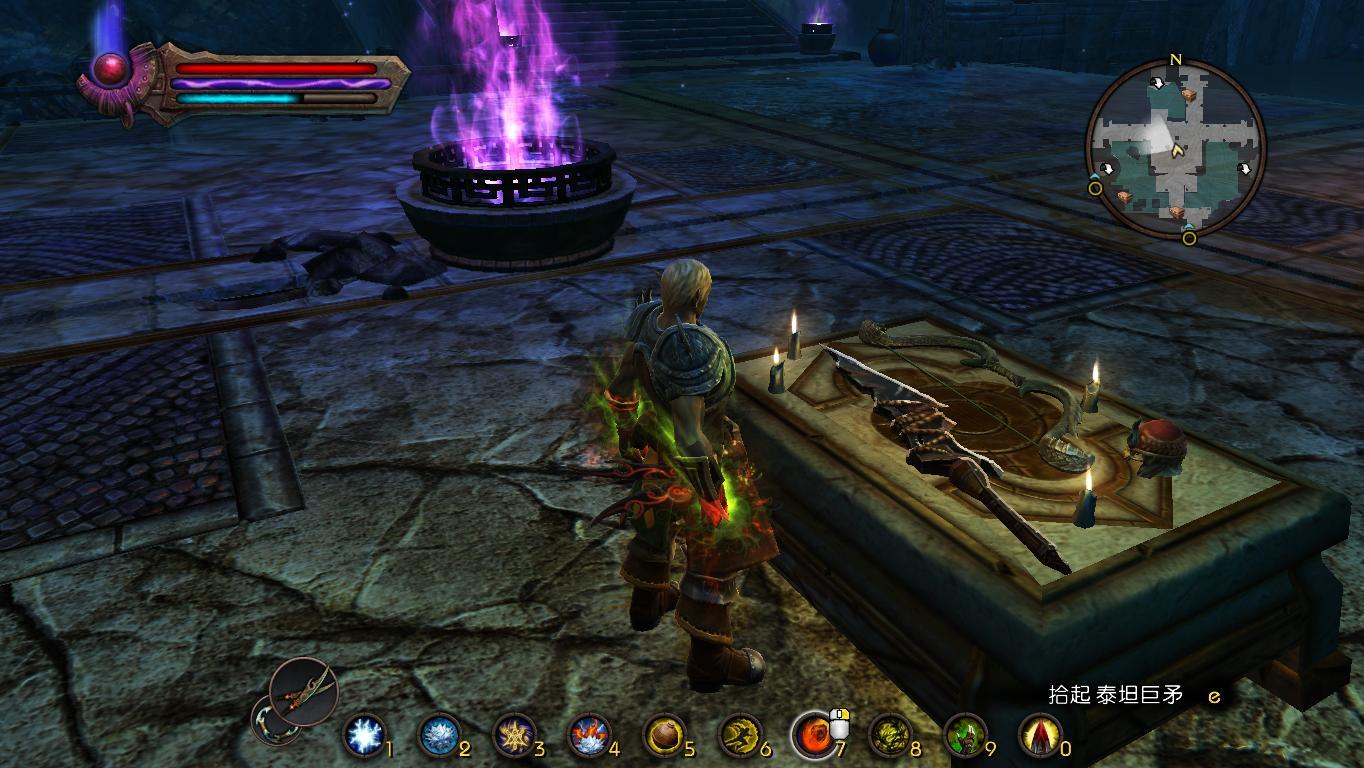
Task: Use the ice crystal cluster ability in slot 2
Action: 438,736
